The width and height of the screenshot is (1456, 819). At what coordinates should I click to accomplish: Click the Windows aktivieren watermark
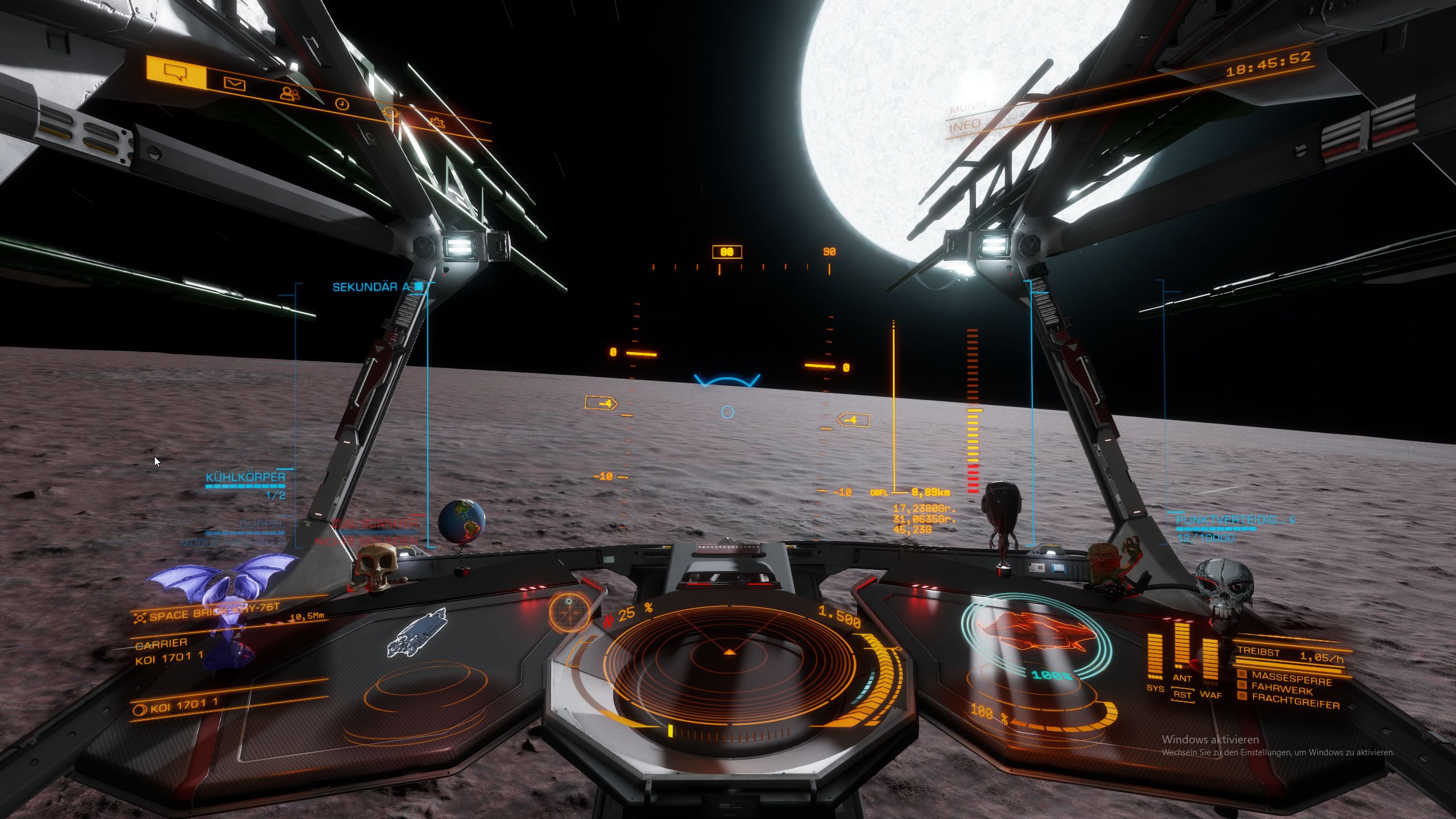(x=1210, y=739)
